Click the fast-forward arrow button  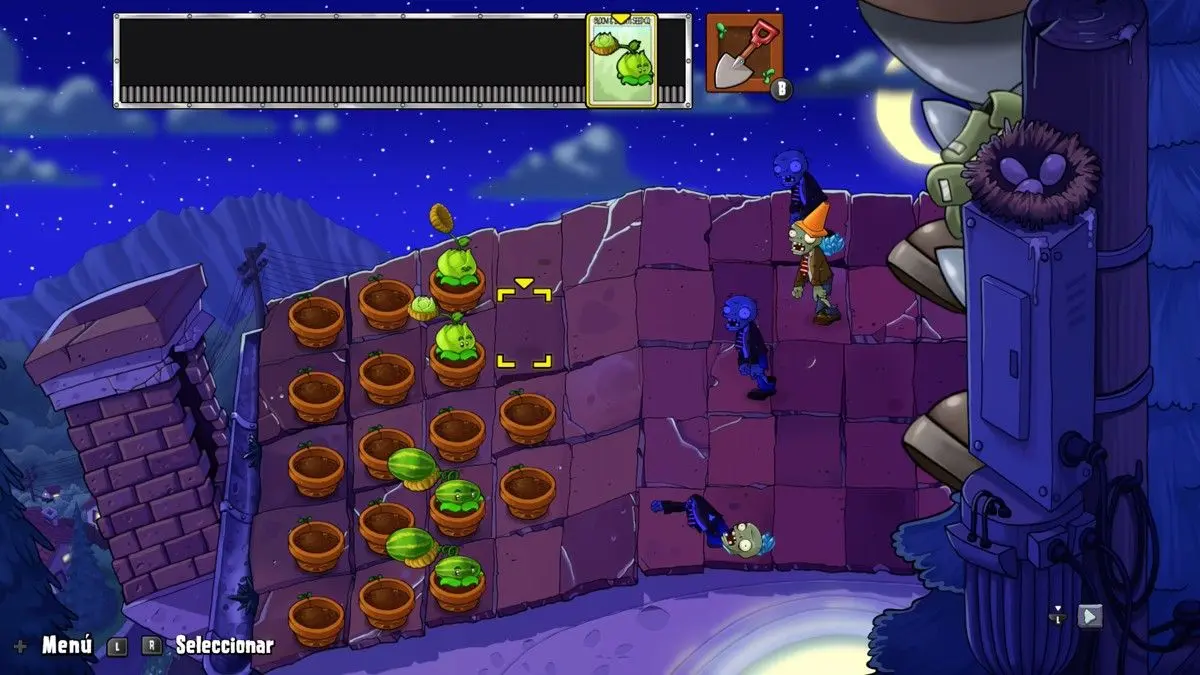point(1090,616)
